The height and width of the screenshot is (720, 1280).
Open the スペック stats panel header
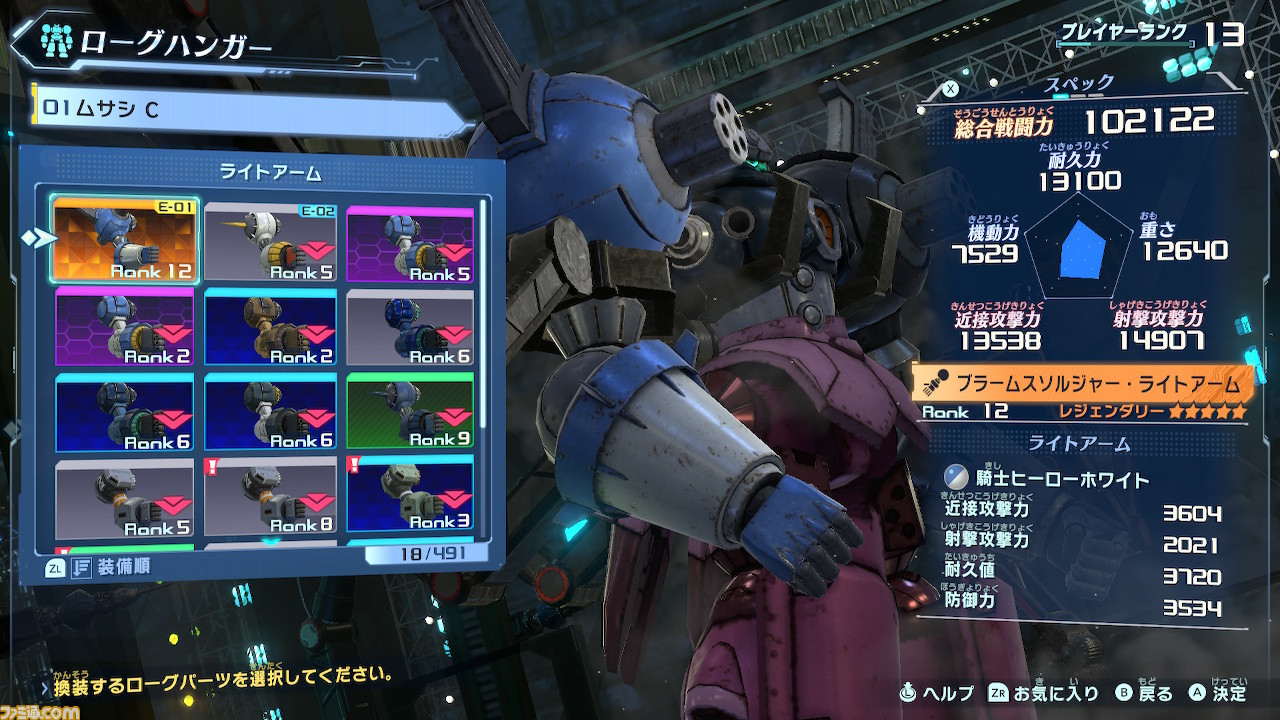[1078, 83]
